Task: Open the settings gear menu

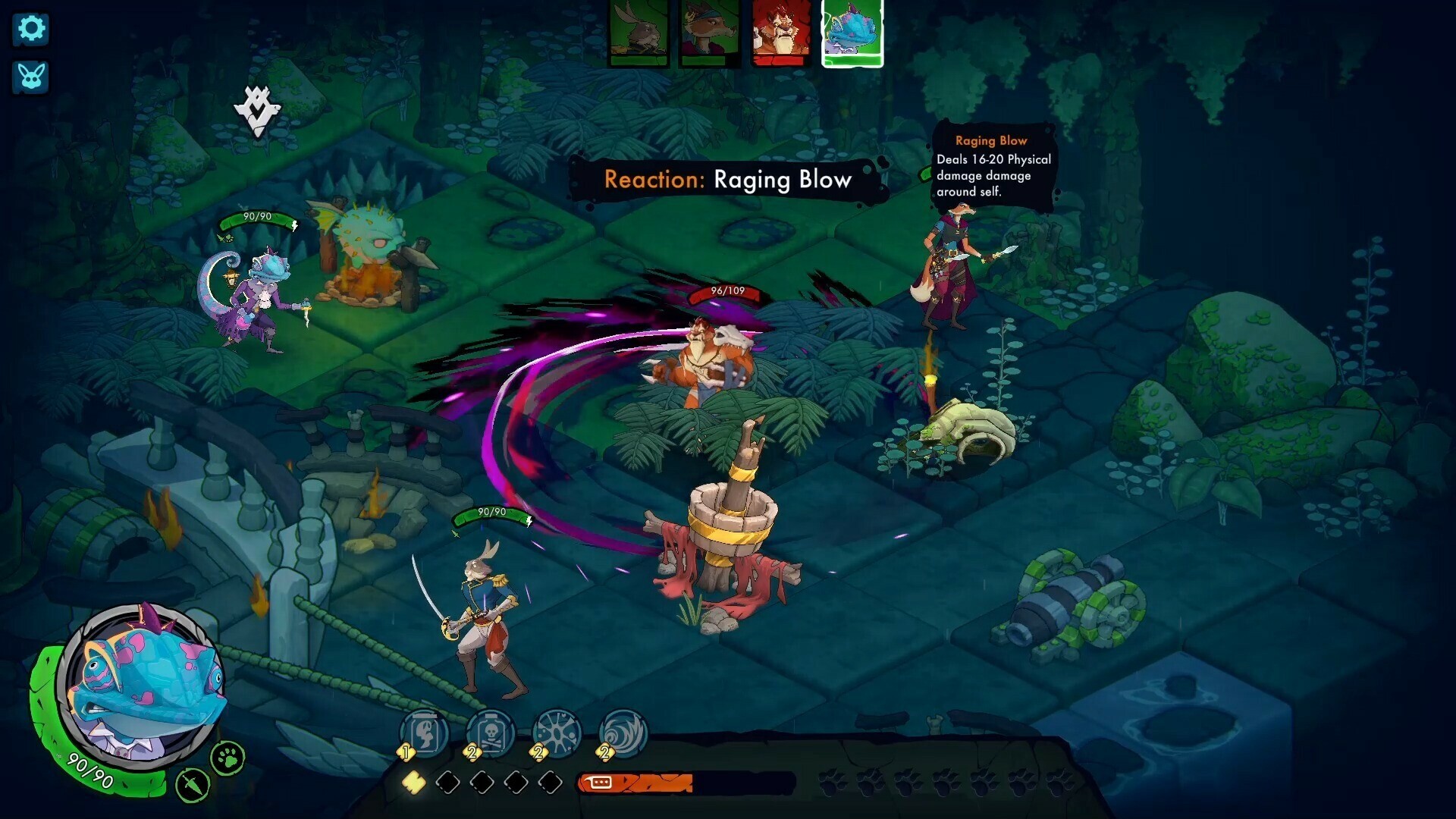Action: (30, 29)
